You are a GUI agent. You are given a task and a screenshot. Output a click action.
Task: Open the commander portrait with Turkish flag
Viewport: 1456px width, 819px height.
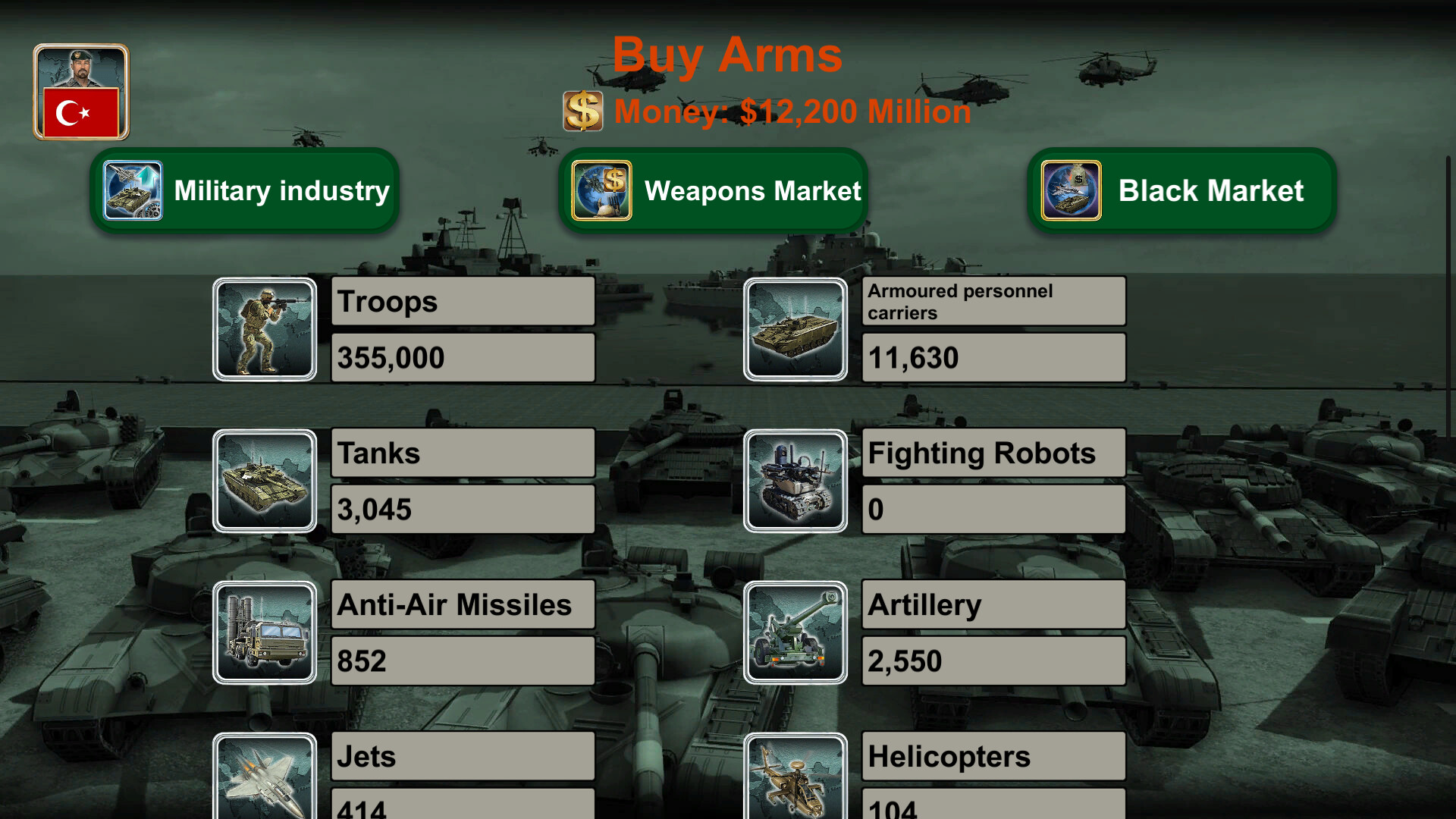point(80,92)
